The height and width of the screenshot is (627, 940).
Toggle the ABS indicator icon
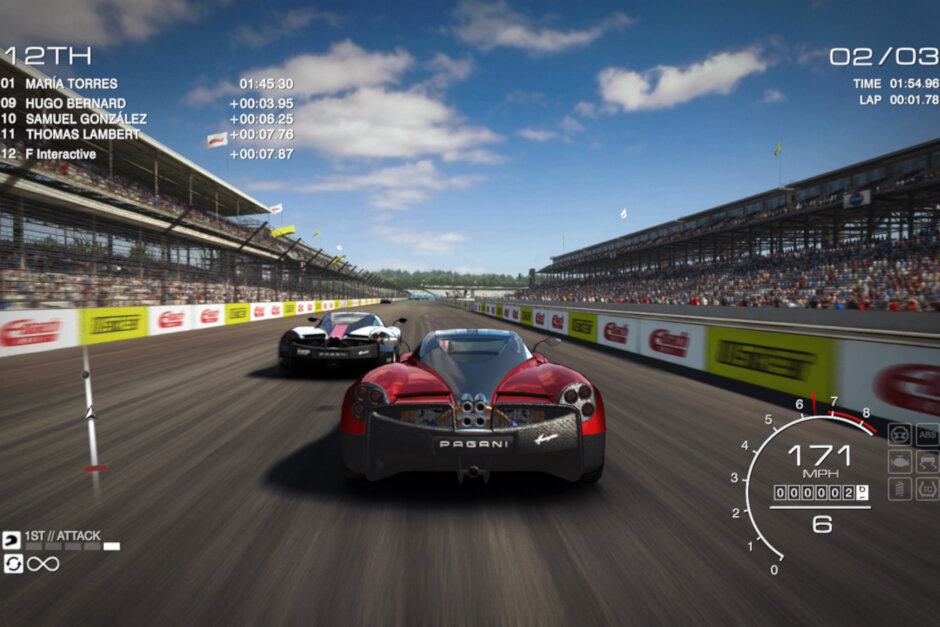tap(927, 434)
